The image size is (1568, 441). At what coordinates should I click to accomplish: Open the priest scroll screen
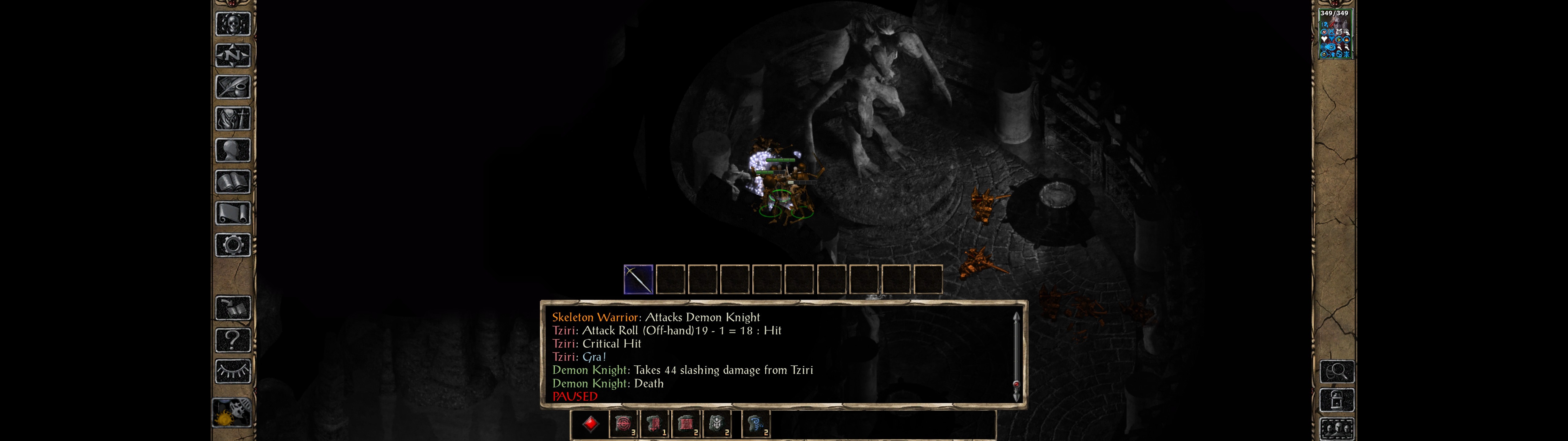pos(233,214)
